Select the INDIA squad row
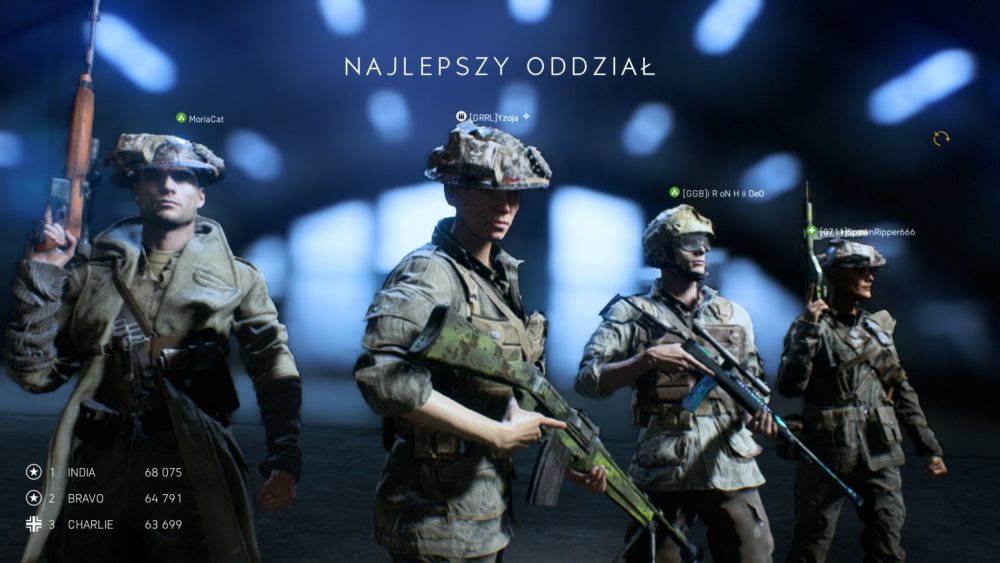Viewport: 1000px width, 563px height. coord(105,472)
